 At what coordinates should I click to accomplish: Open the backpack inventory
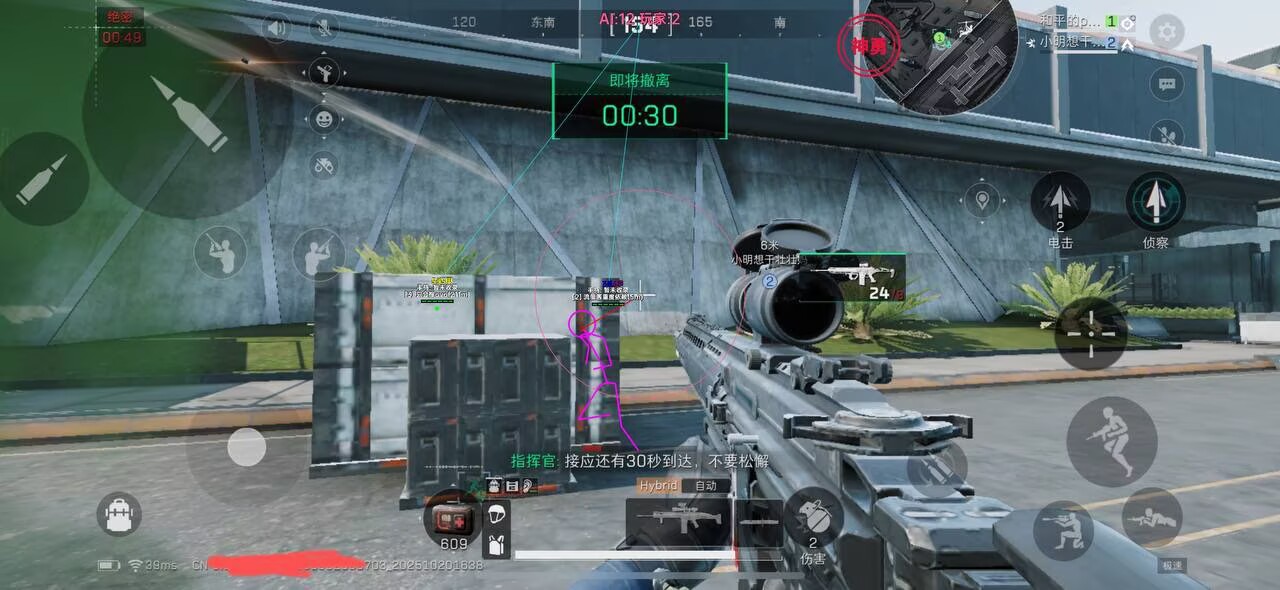119,514
